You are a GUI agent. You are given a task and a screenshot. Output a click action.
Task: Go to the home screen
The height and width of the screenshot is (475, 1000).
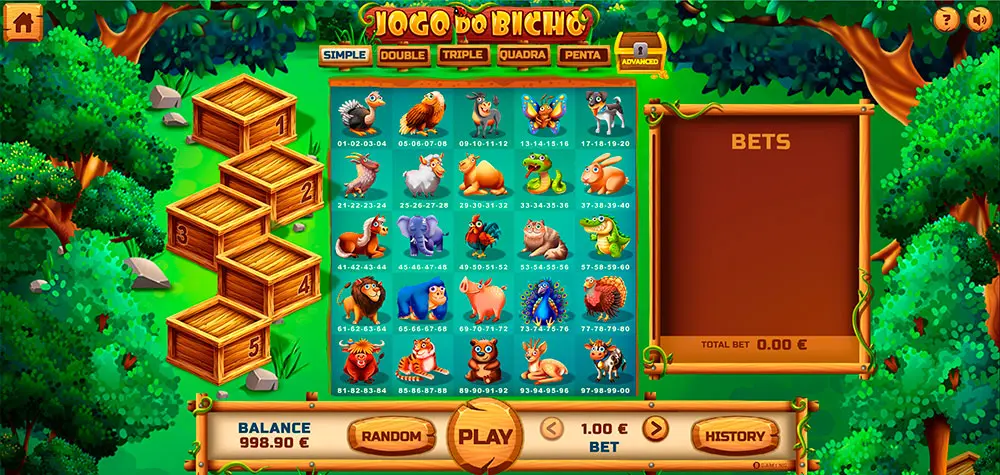coord(22,22)
